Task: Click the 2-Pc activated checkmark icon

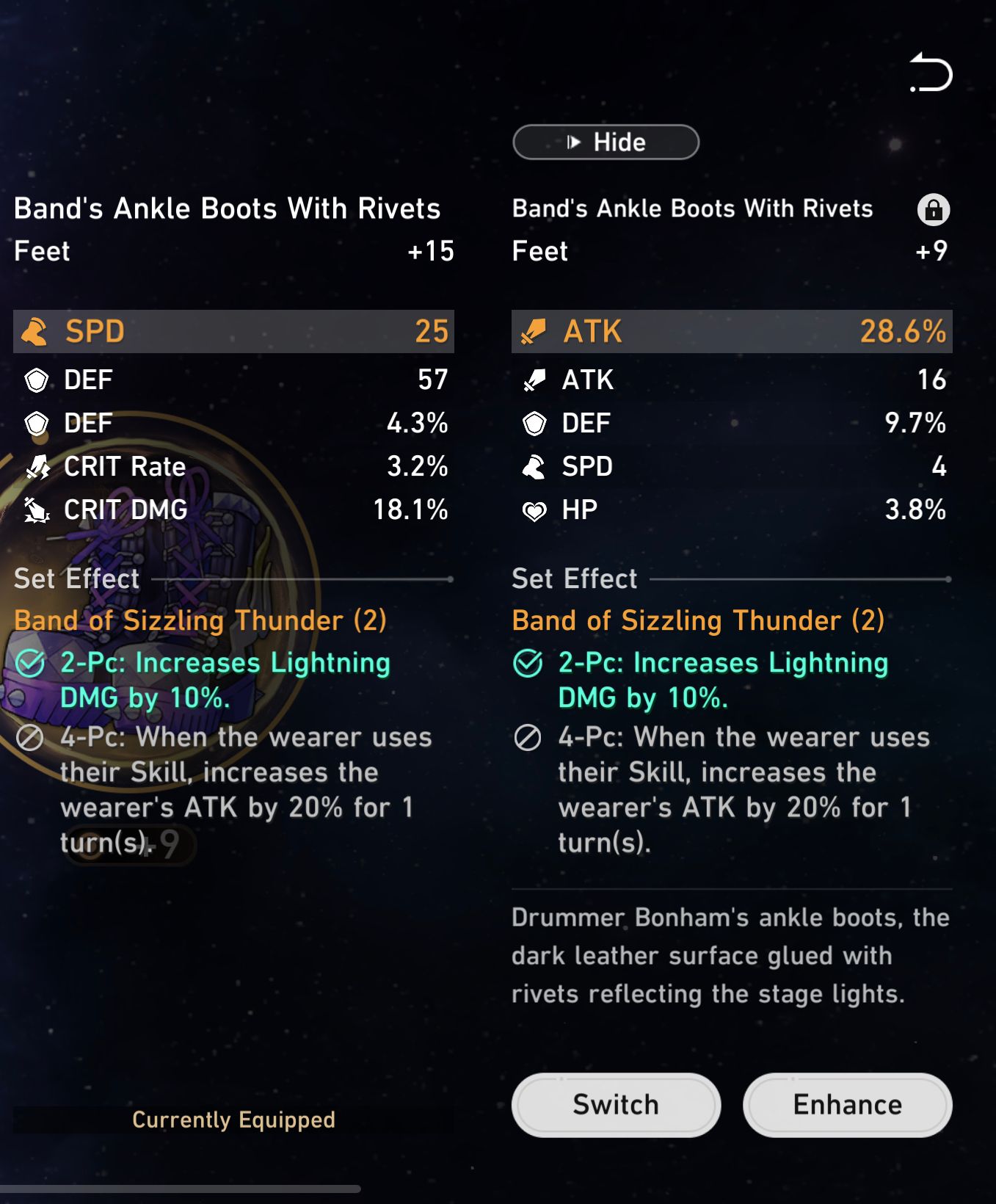Action: (527, 662)
